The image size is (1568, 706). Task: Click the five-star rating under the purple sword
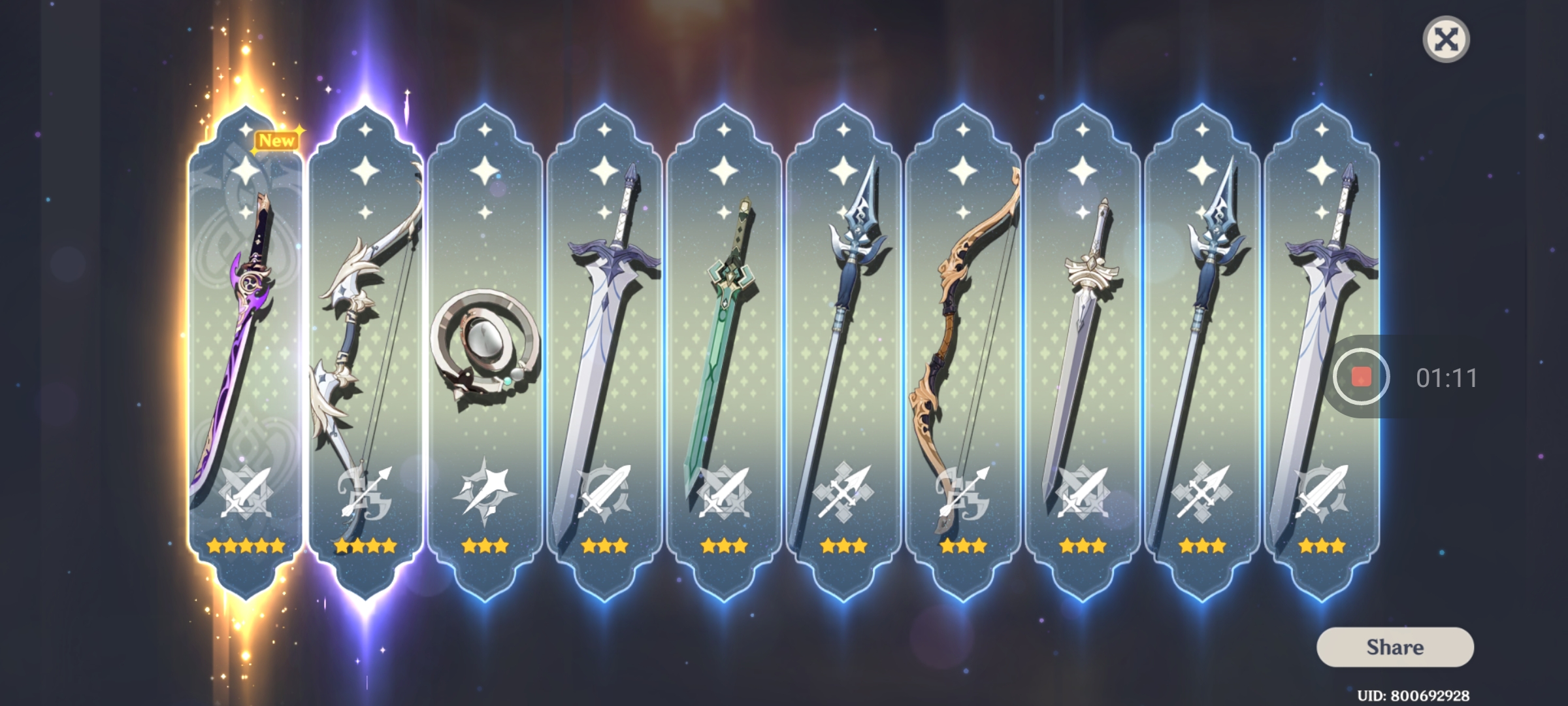click(245, 544)
